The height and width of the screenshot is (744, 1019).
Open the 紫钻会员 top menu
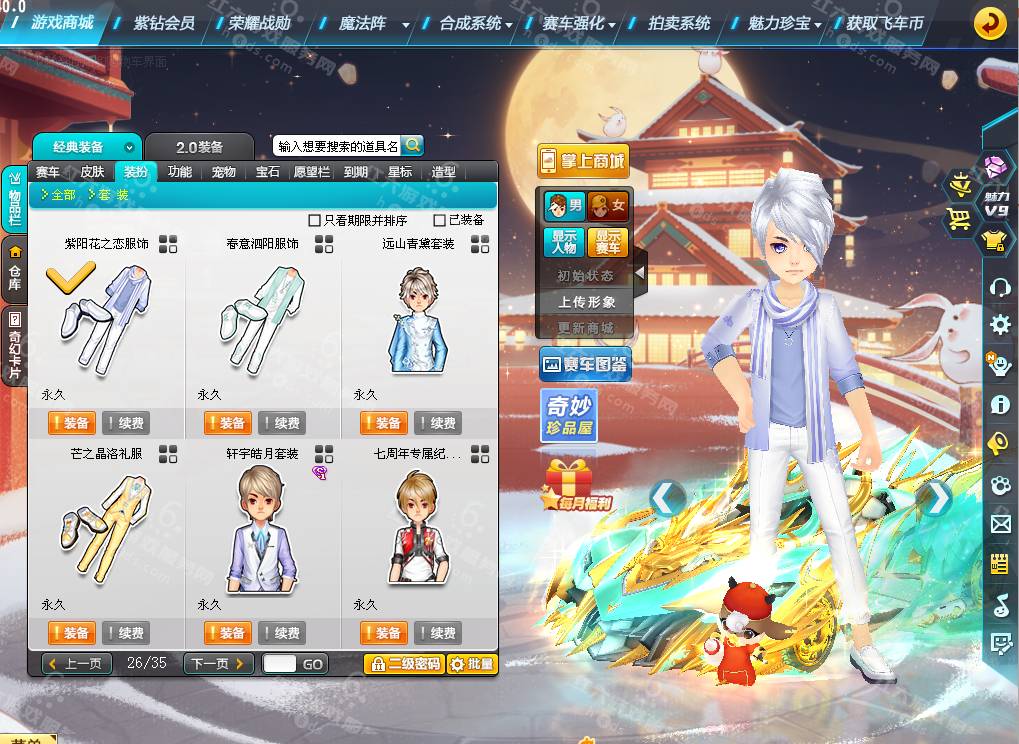coord(164,22)
